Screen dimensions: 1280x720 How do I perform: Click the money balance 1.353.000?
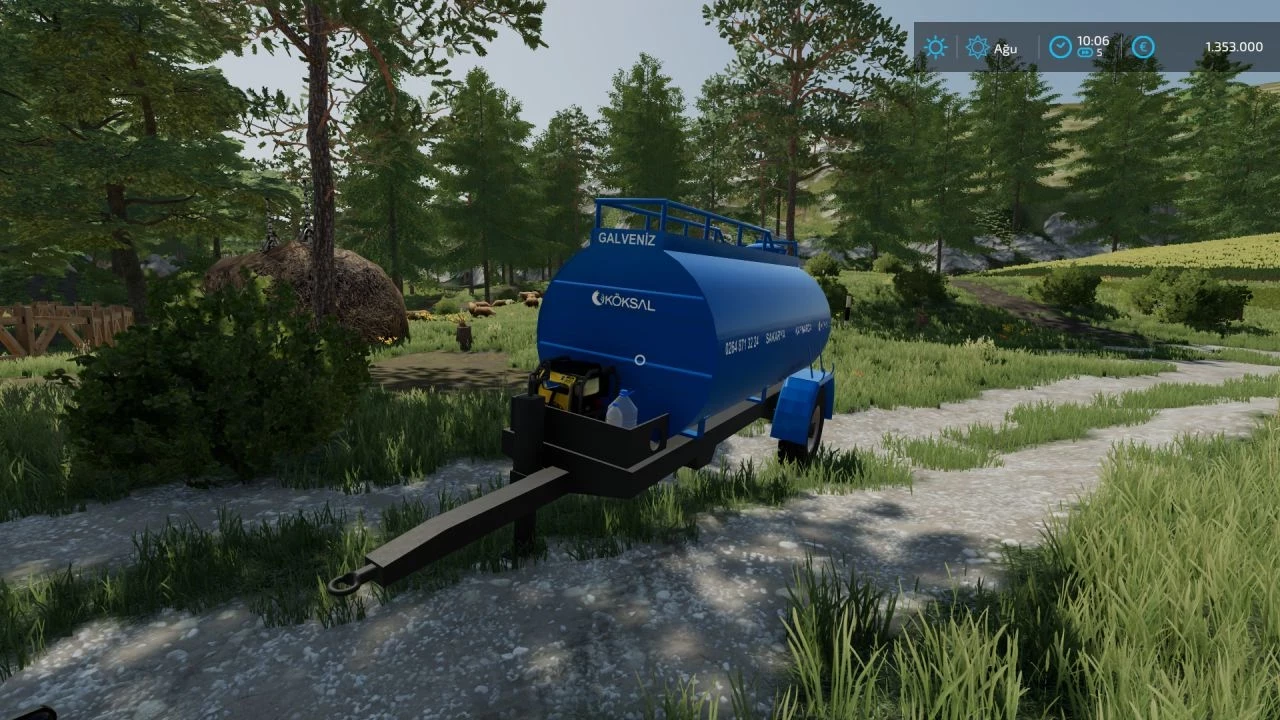[x=1235, y=47]
